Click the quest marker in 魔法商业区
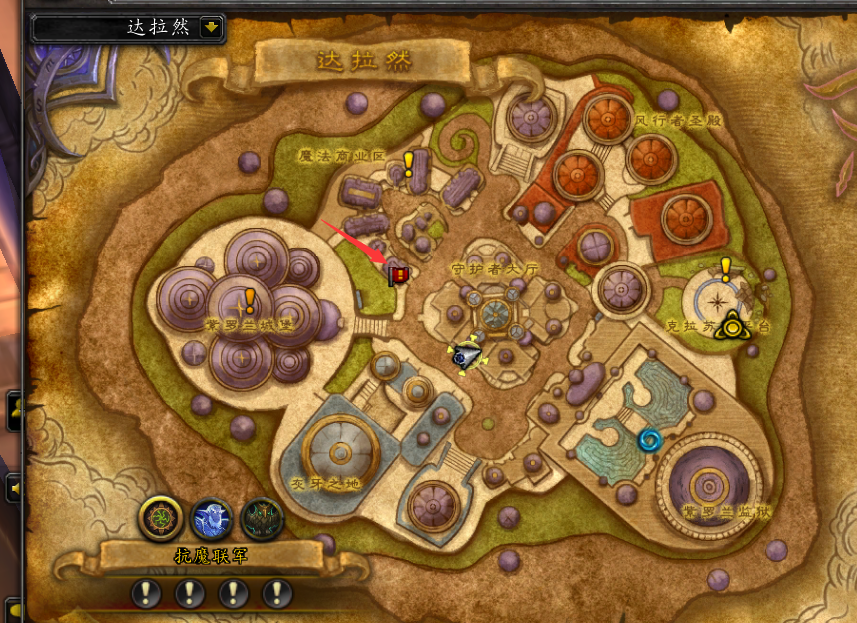 pyautogui.click(x=408, y=165)
